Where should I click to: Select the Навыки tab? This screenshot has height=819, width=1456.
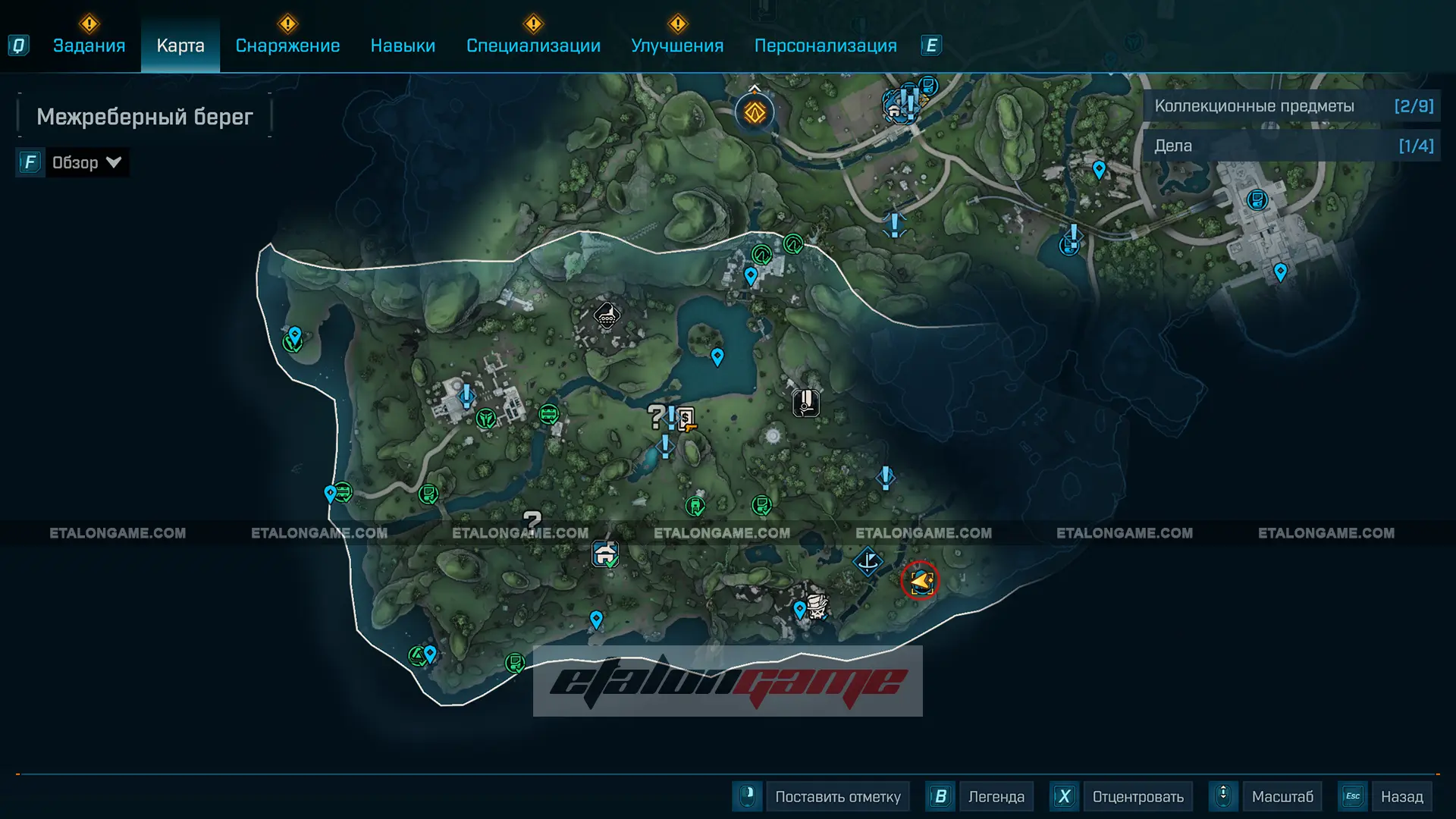click(403, 45)
